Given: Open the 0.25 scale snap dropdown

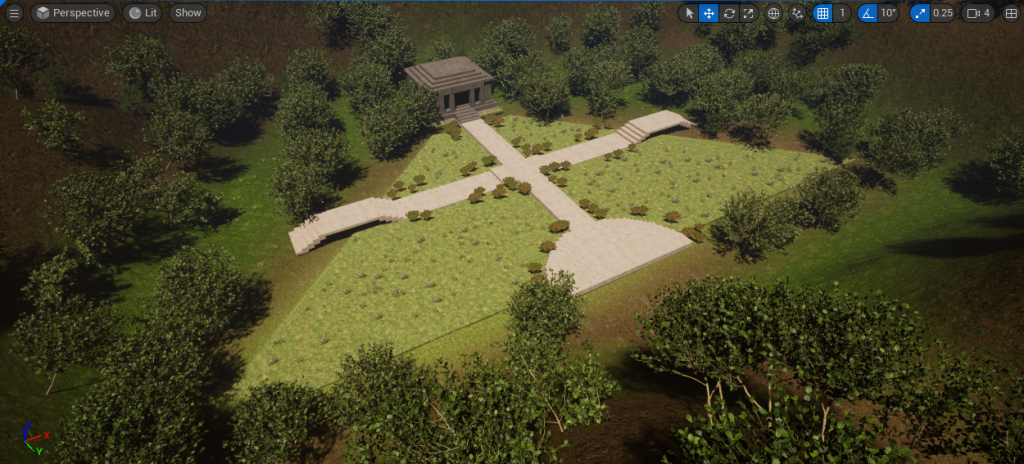Looking at the screenshot, I should click(942, 13).
